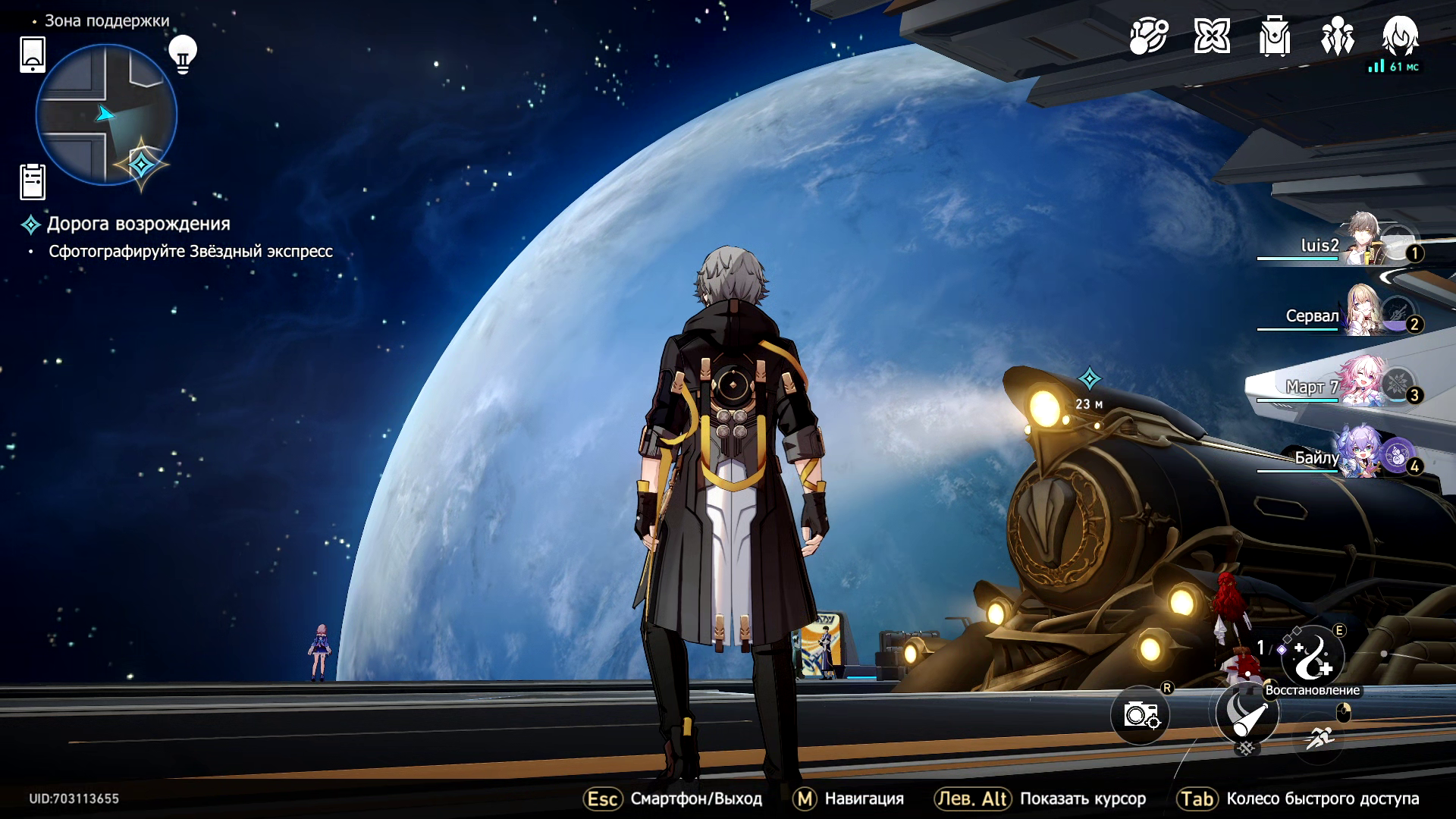Open the warp star icon
Image resolution: width=1456 pixels, height=819 pixels.
click(x=1211, y=36)
